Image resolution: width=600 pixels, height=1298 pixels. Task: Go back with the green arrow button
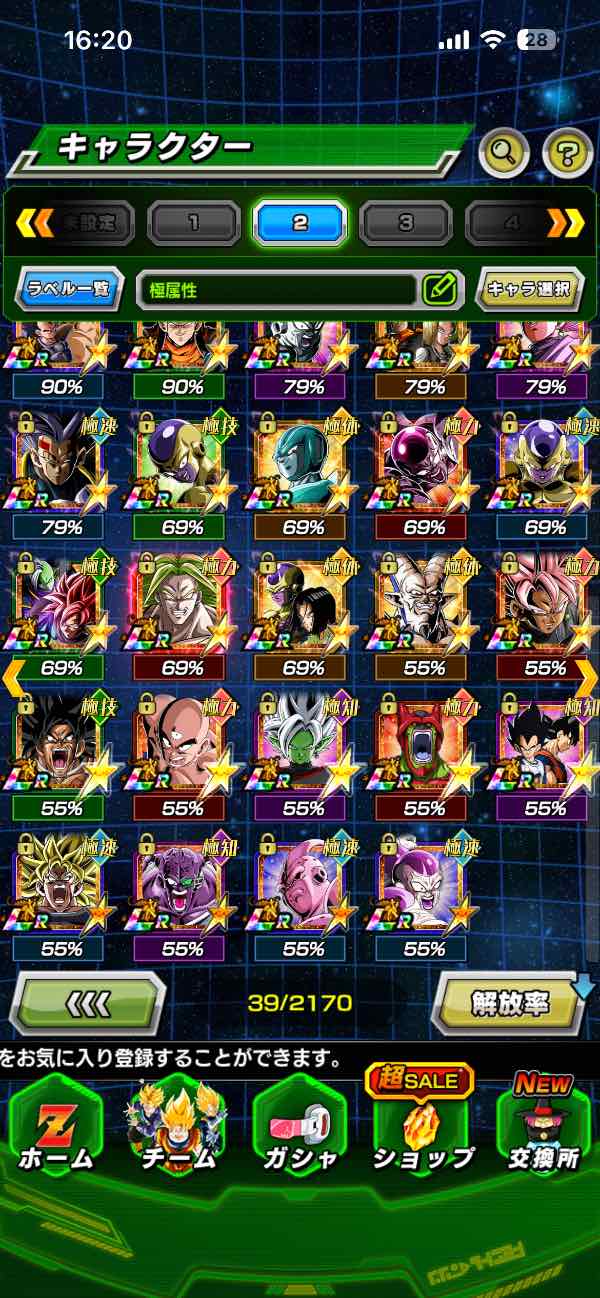tap(87, 1002)
